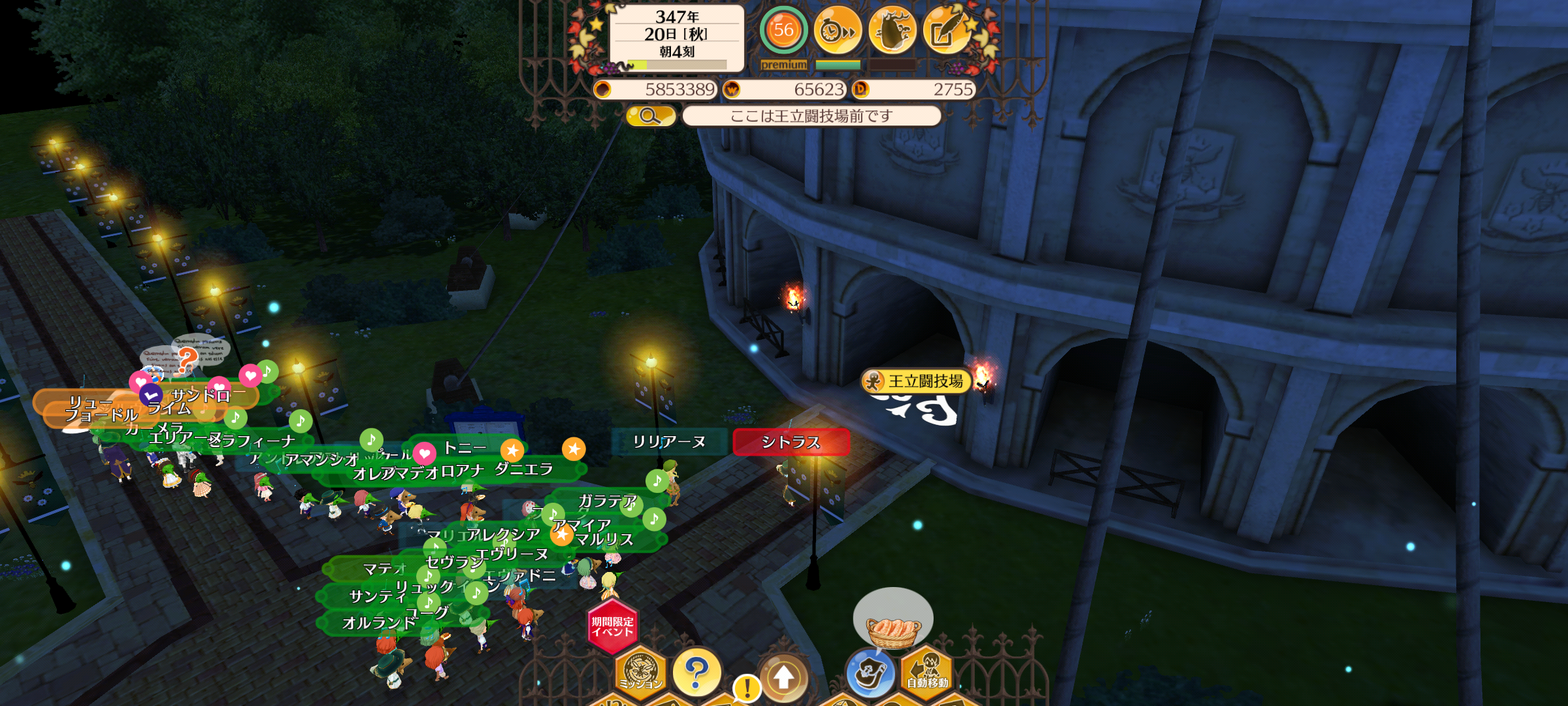The height and width of the screenshot is (706, 1568).
Task: Click the blue question mark help button
Action: click(x=696, y=673)
